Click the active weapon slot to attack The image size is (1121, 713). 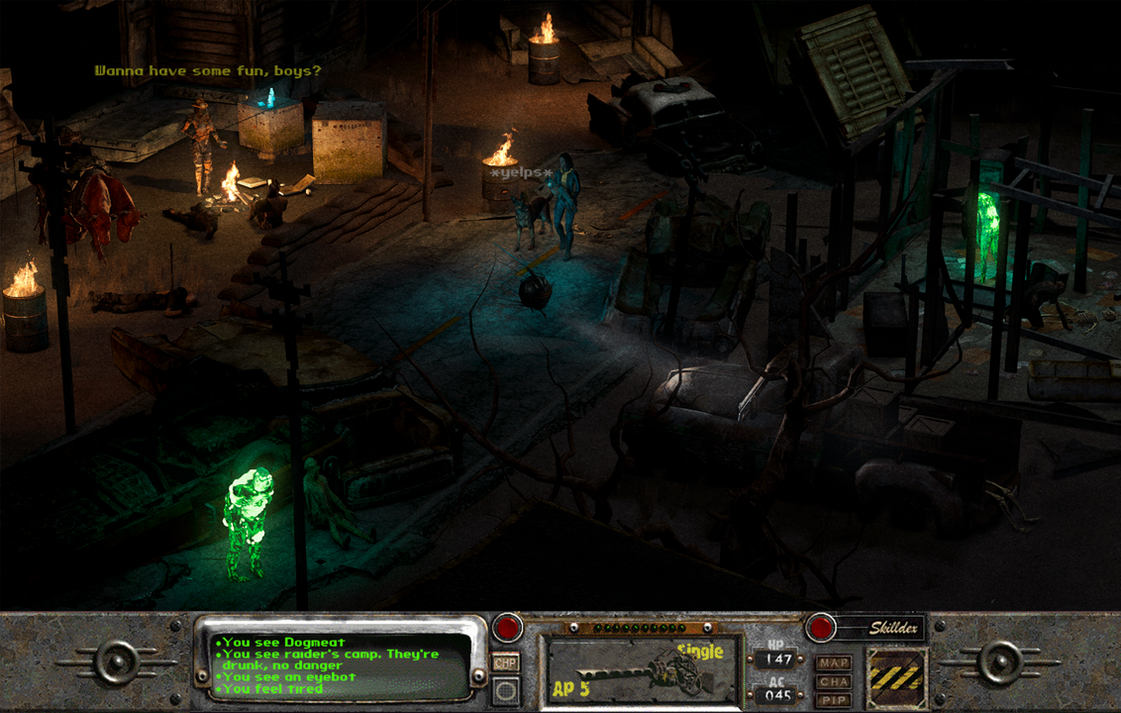[642, 669]
